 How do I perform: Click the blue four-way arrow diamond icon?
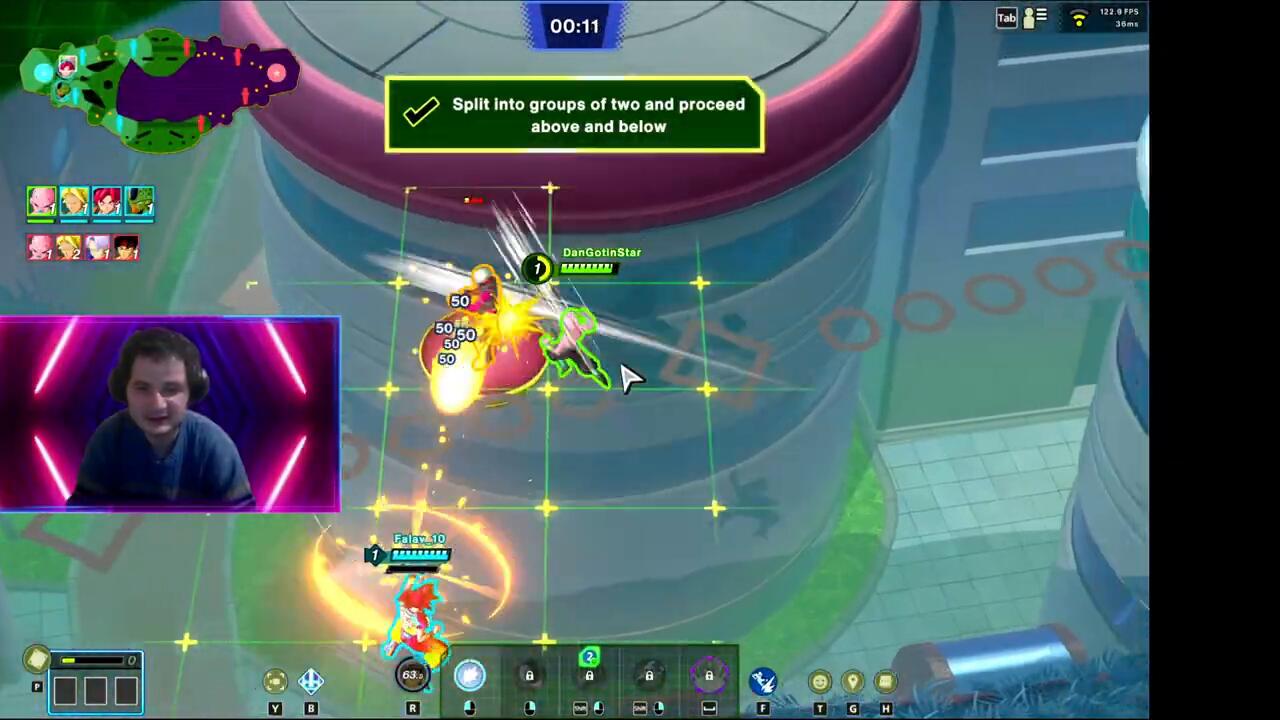[311, 682]
